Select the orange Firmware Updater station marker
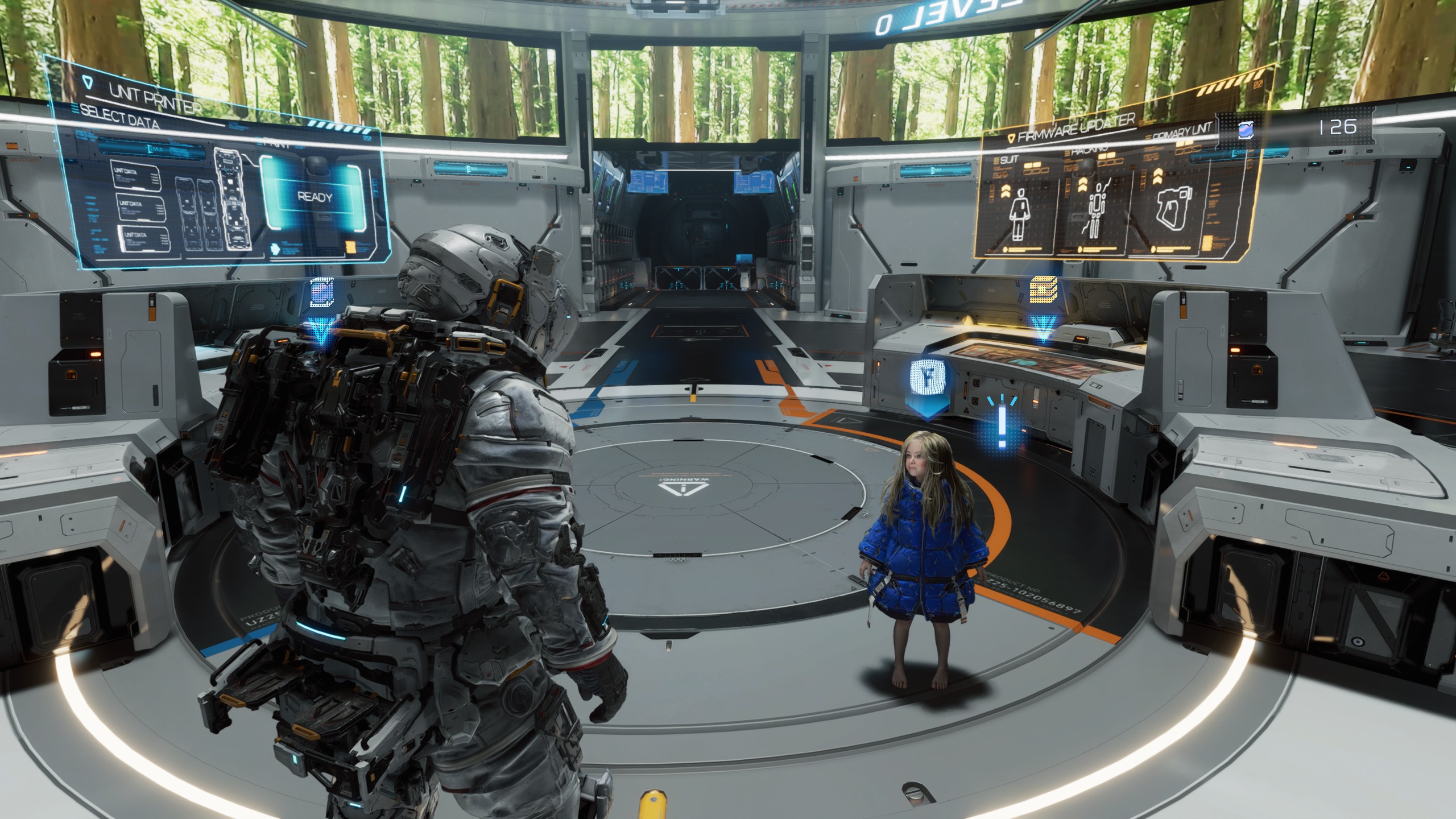This screenshot has height=819, width=1456. pos(1043,290)
